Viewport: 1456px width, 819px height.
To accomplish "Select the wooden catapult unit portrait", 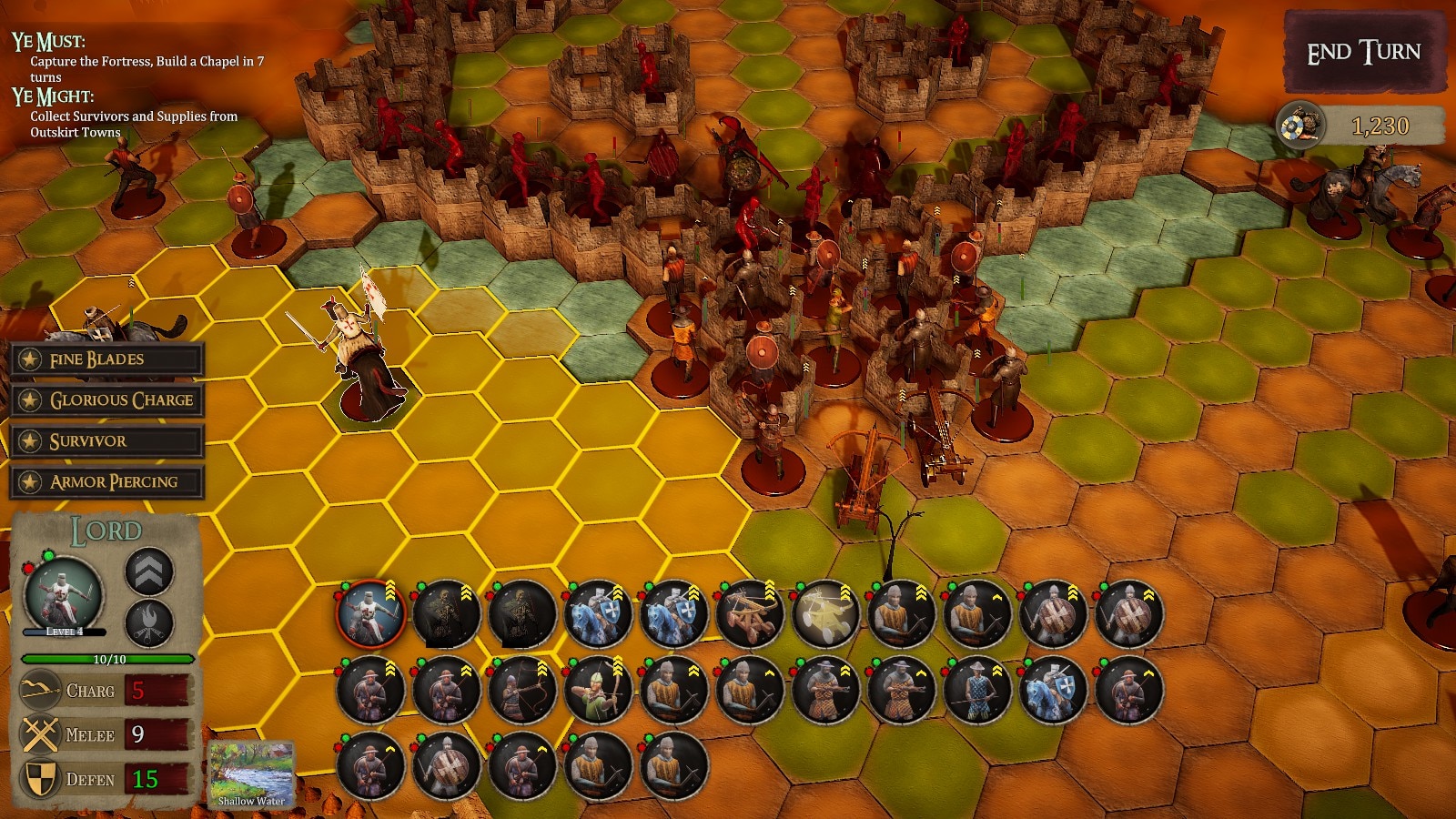I will coord(750,614).
